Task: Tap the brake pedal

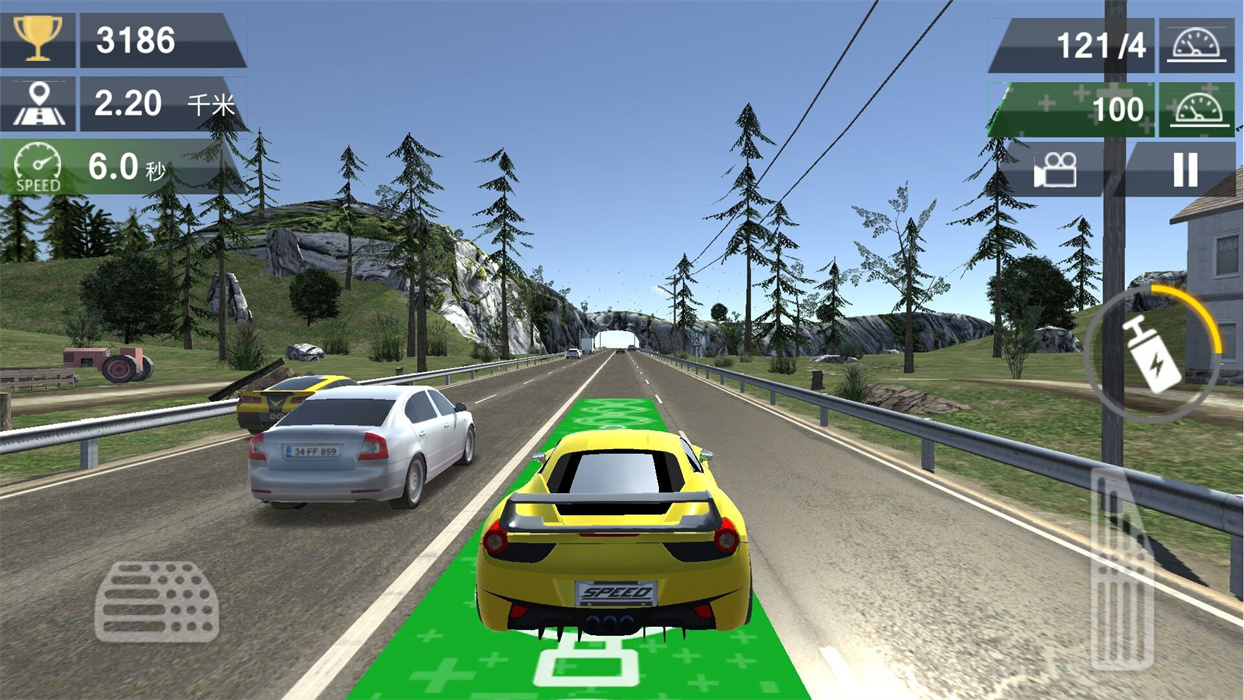Action: click(157, 601)
